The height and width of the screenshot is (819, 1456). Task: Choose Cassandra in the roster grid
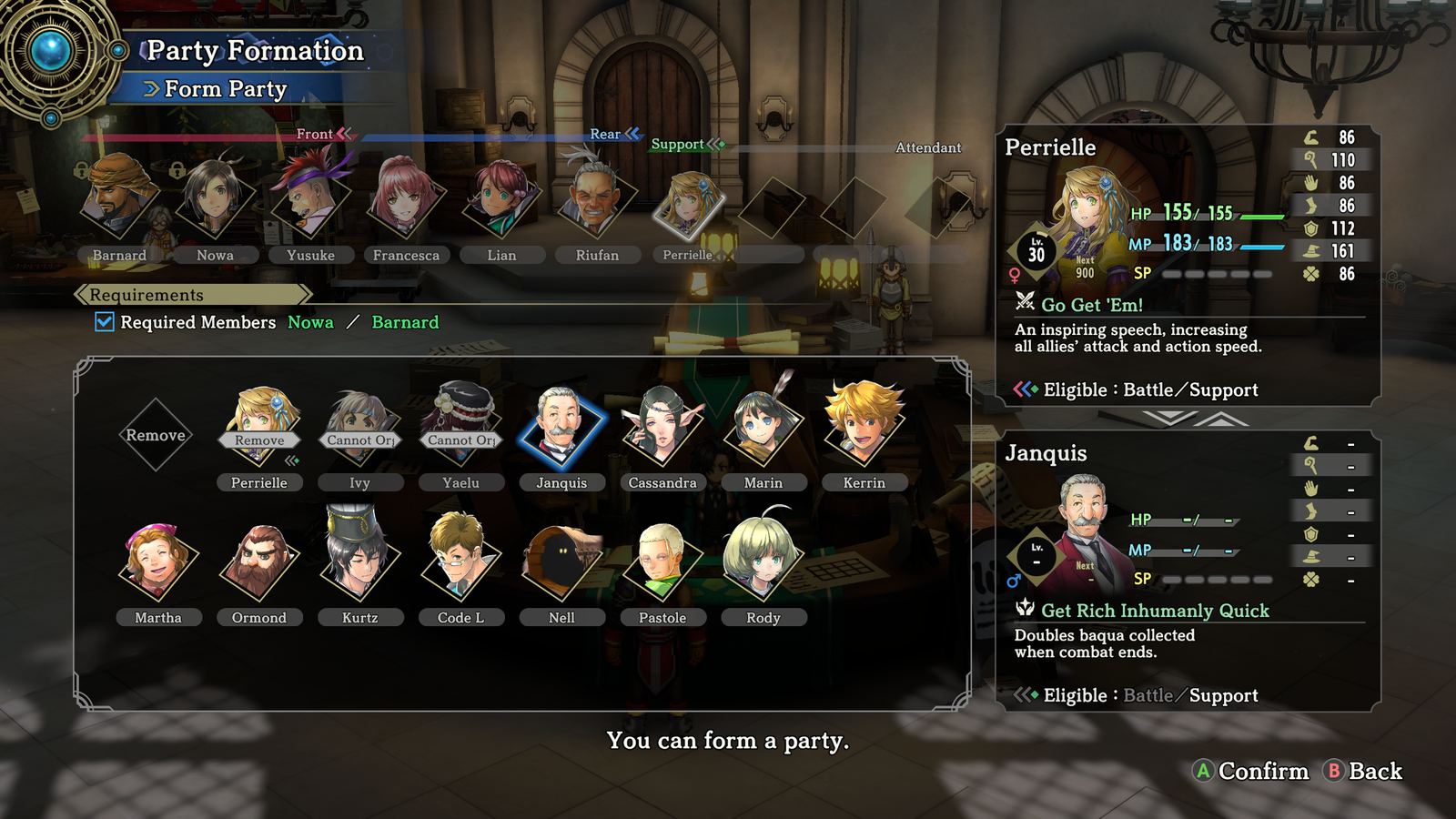(x=662, y=430)
